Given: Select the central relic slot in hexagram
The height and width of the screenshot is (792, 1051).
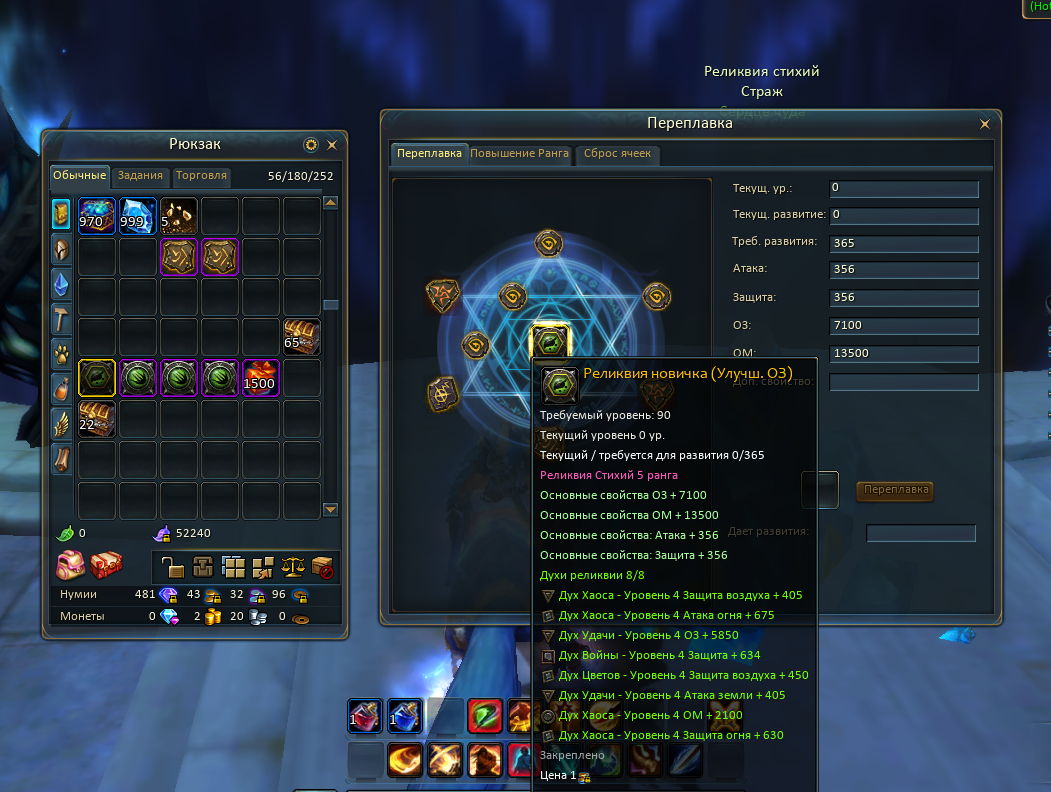Looking at the screenshot, I should pos(549,342).
